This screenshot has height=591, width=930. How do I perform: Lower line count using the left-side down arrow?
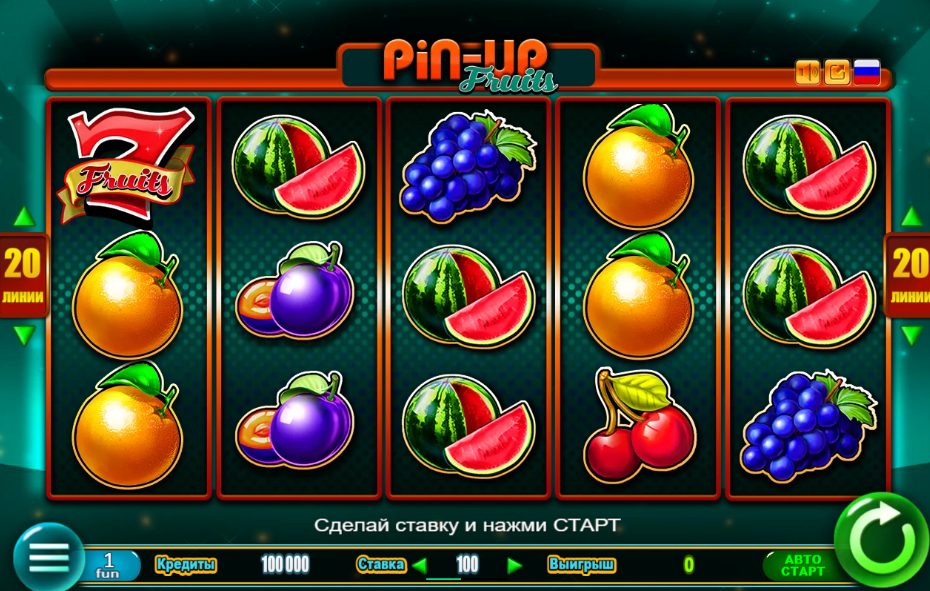click(x=23, y=335)
